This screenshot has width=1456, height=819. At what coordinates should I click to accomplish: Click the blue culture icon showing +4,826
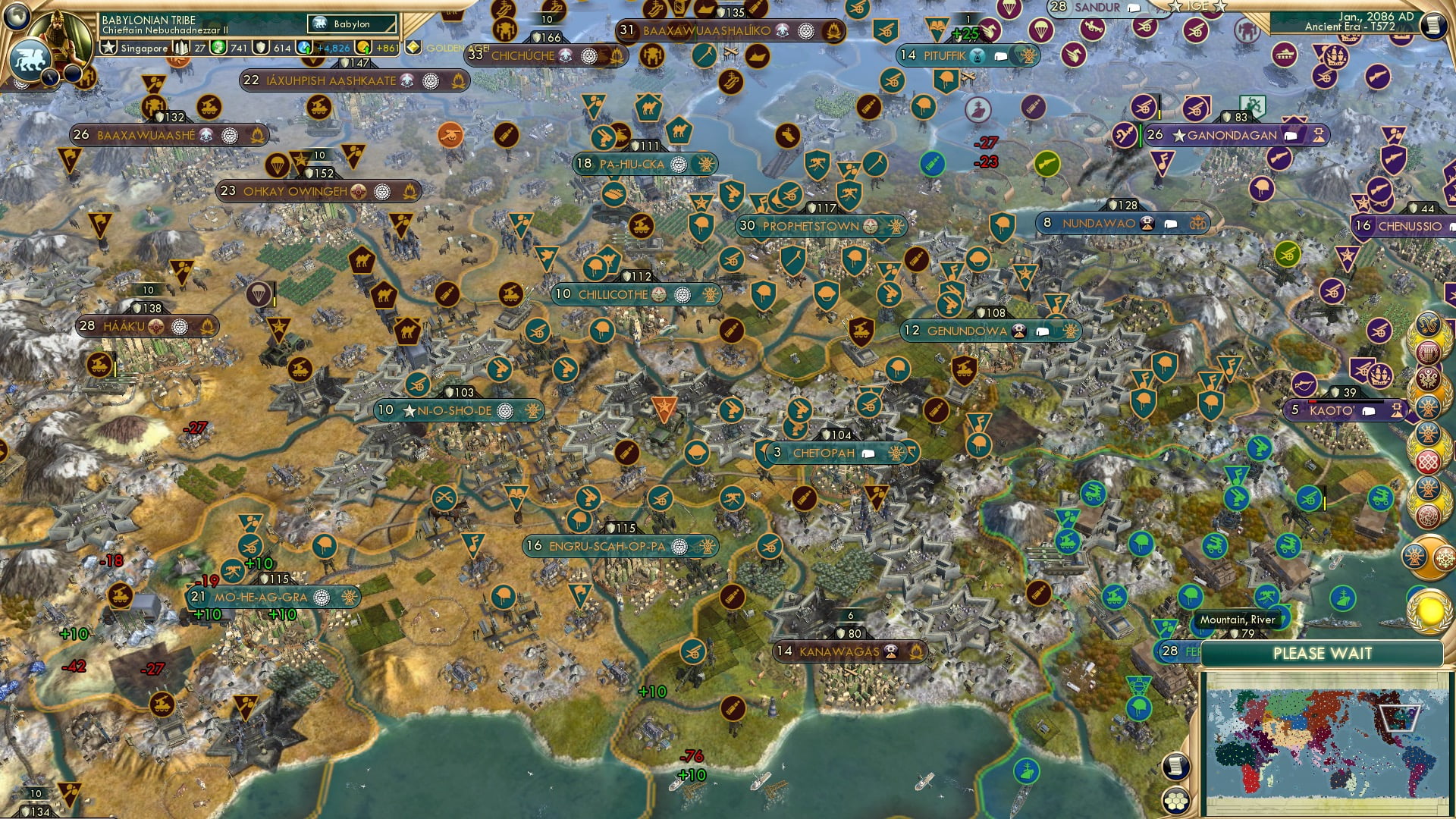click(306, 45)
